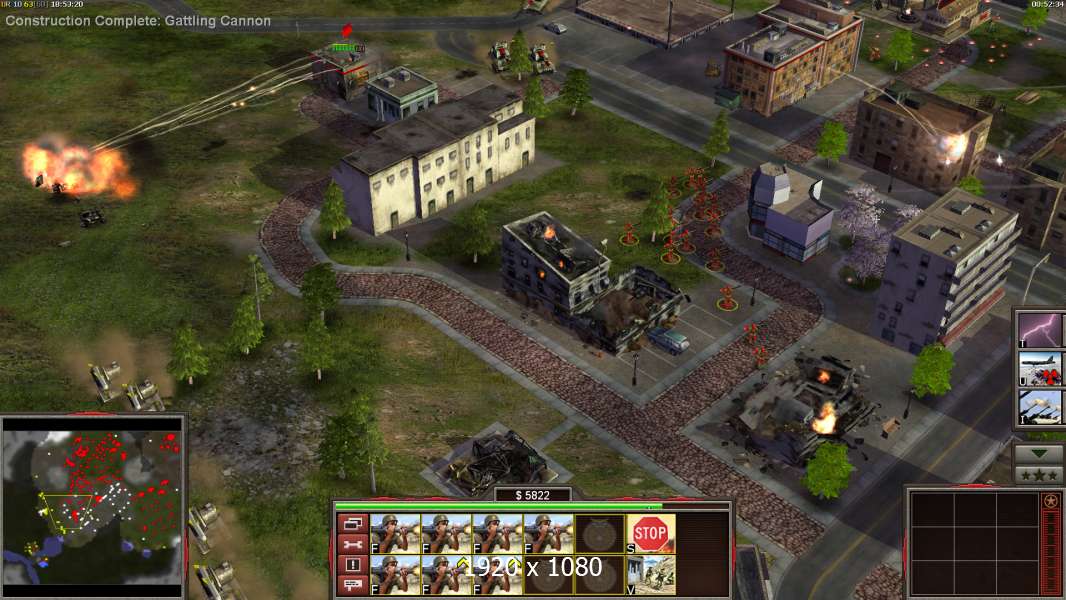Open the three-star General's Powers button
The height and width of the screenshot is (600, 1066).
tap(1039, 475)
